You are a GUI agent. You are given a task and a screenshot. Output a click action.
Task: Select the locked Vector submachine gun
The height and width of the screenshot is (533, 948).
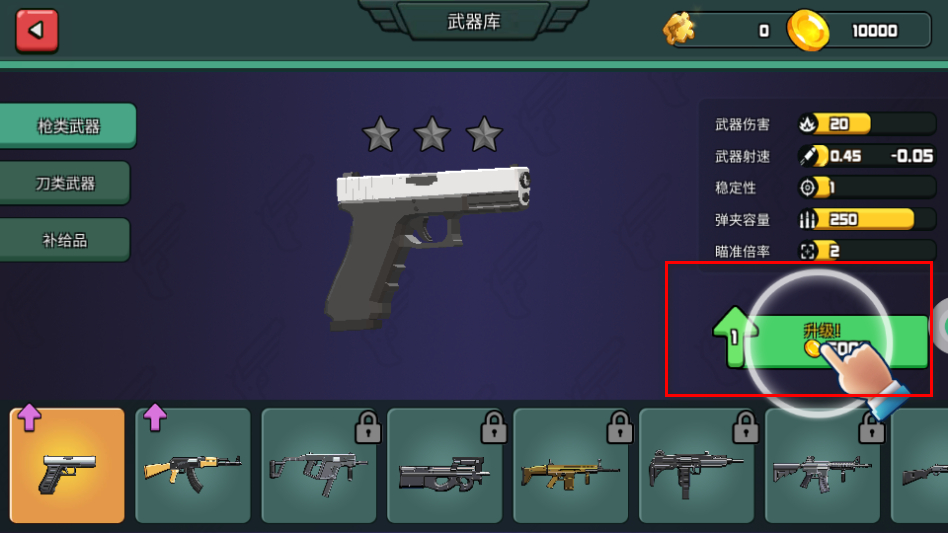tap(319, 466)
